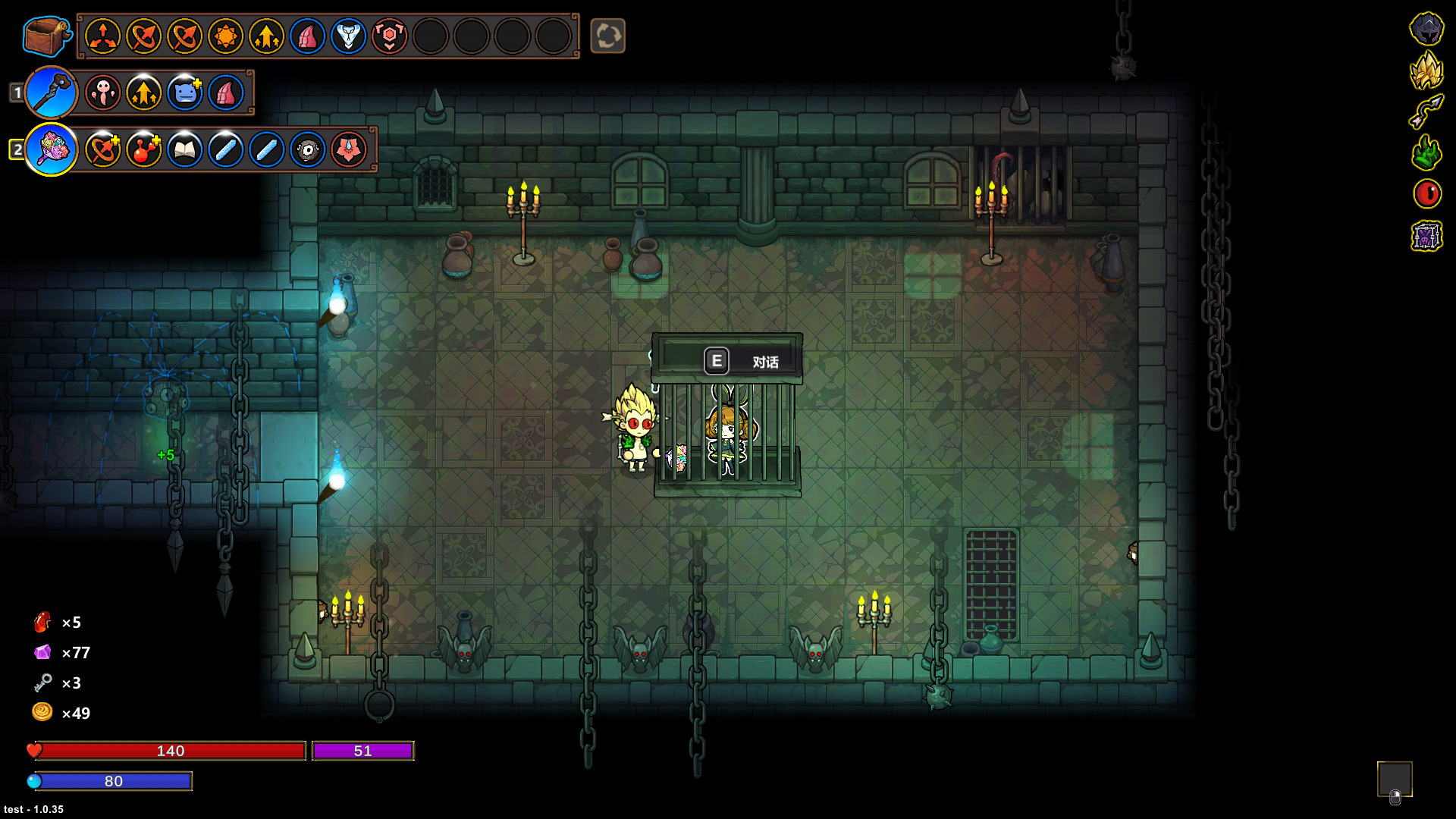Click the recycle arrows button
Screen dimensions: 1456x819
coord(607,36)
